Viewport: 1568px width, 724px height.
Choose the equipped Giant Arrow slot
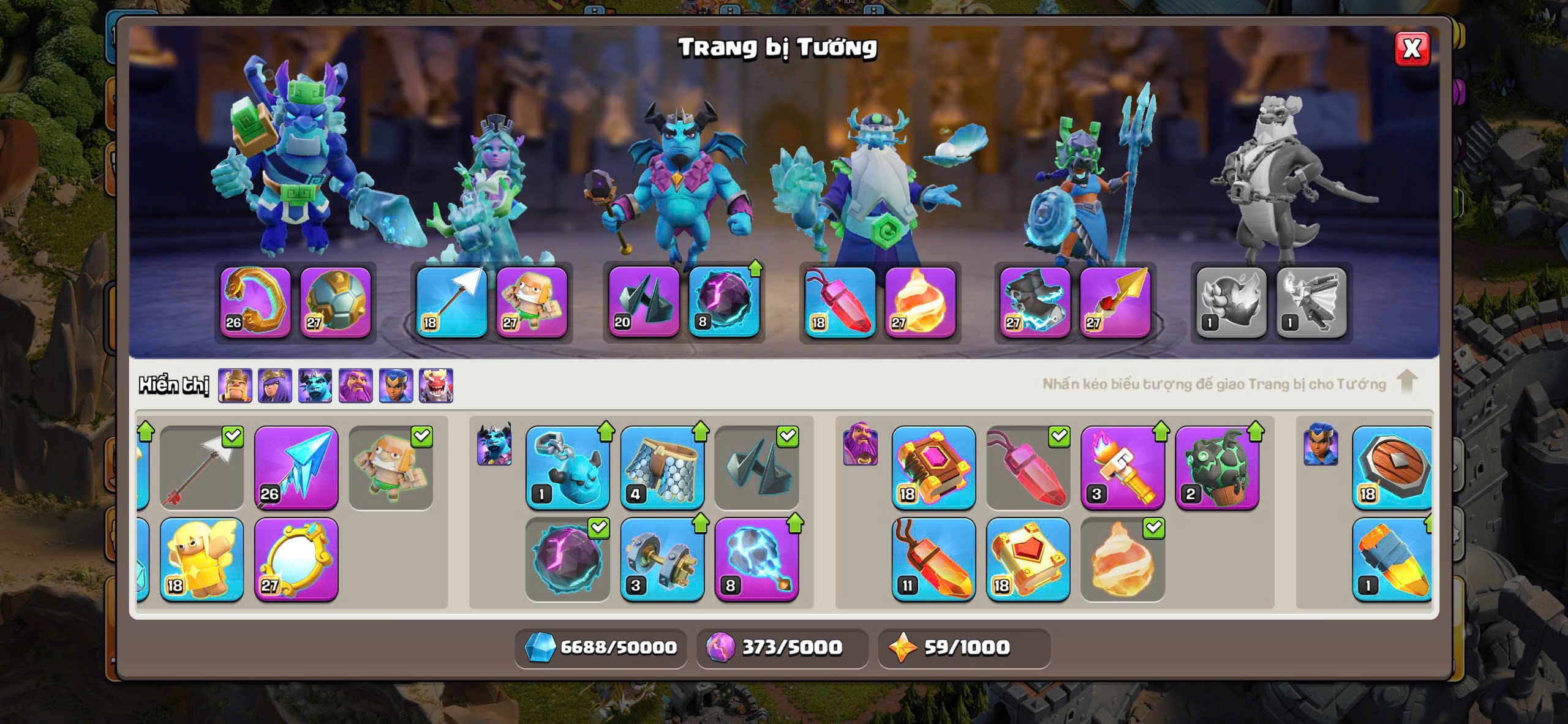pos(451,302)
